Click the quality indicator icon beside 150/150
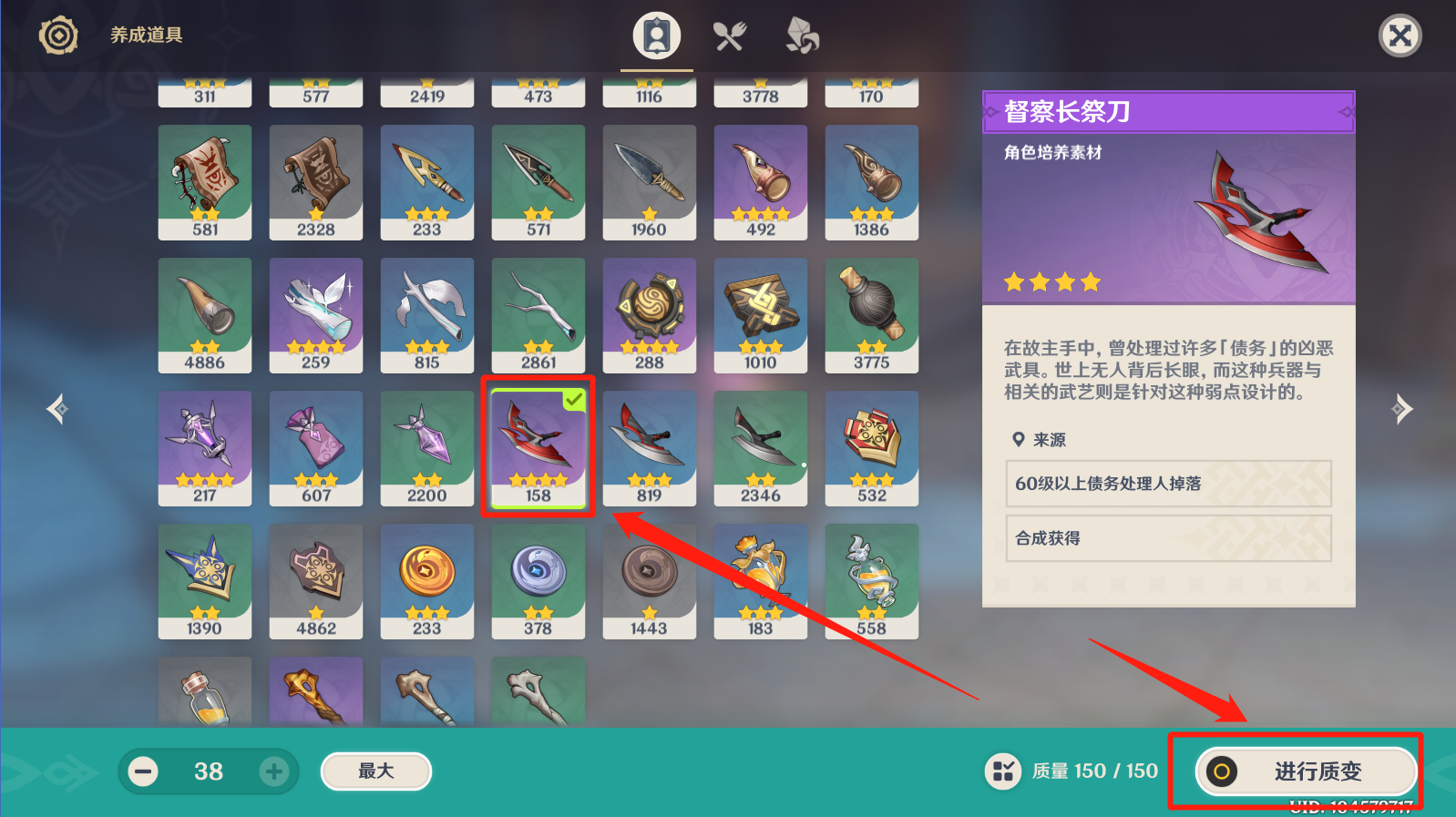The height and width of the screenshot is (817, 1456). (x=1003, y=771)
